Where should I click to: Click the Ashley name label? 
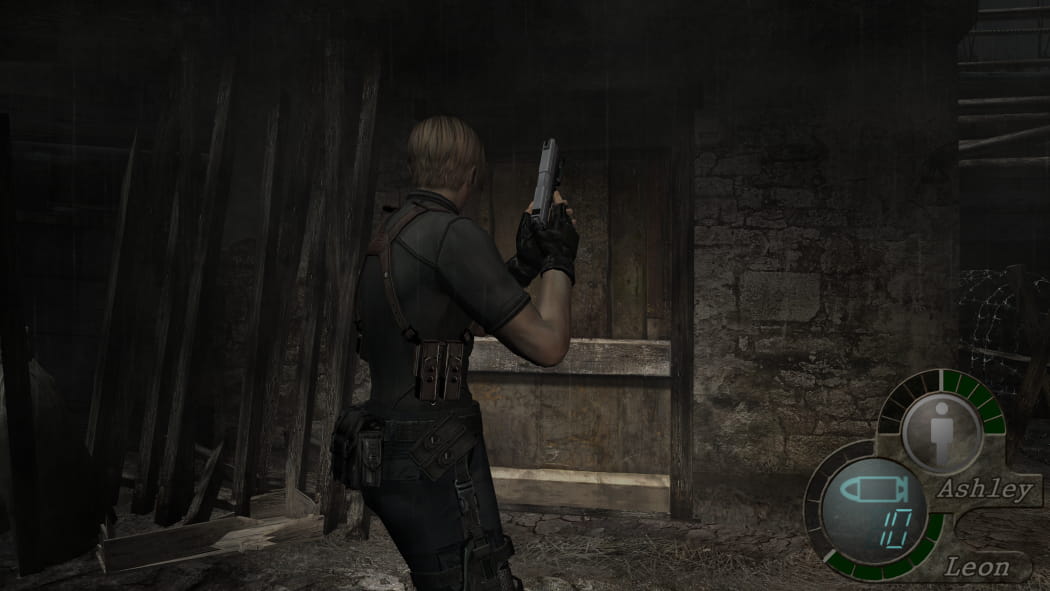tap(983, 489)
